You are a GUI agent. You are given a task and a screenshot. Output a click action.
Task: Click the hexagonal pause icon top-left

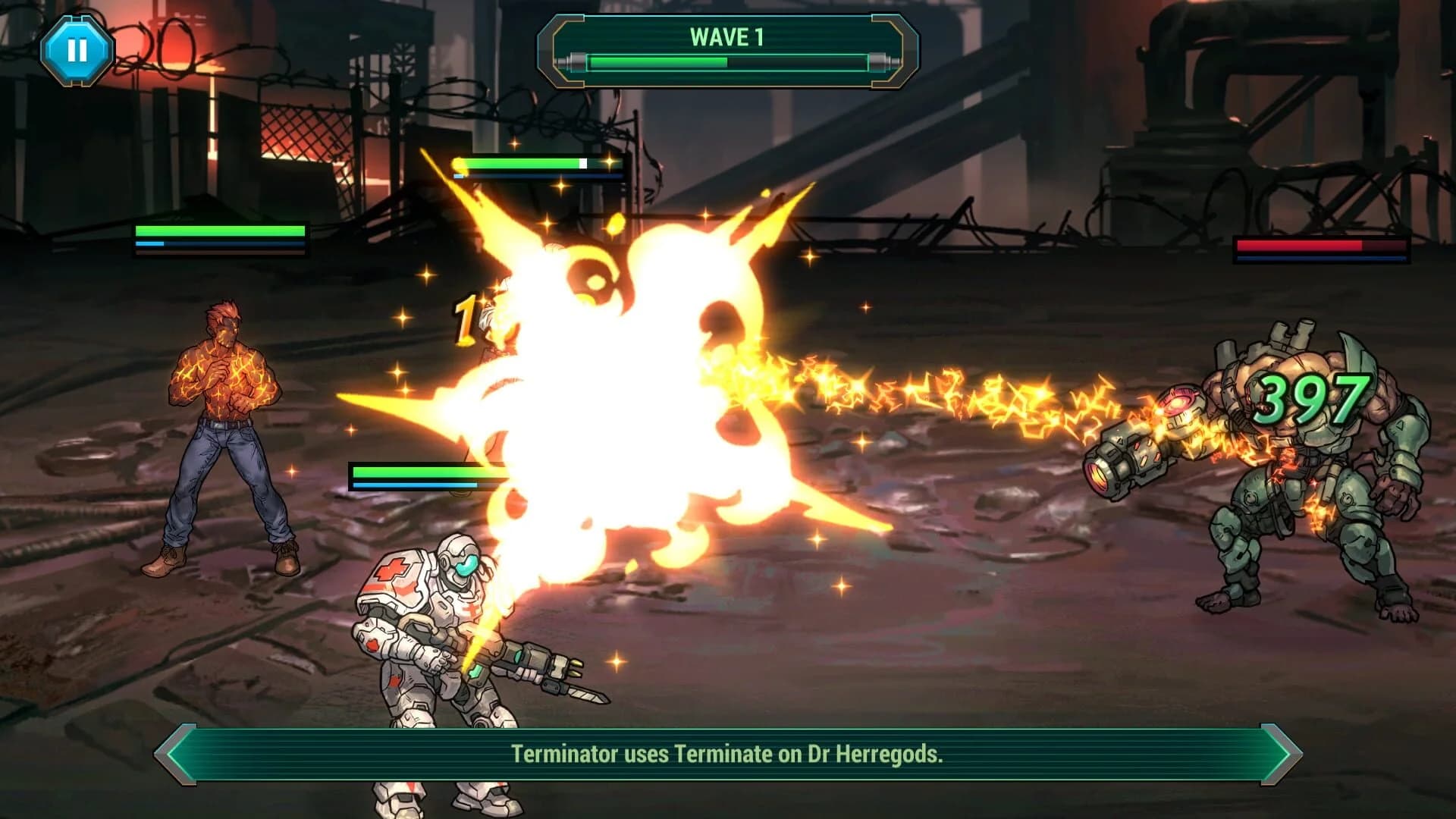point(76,51)
